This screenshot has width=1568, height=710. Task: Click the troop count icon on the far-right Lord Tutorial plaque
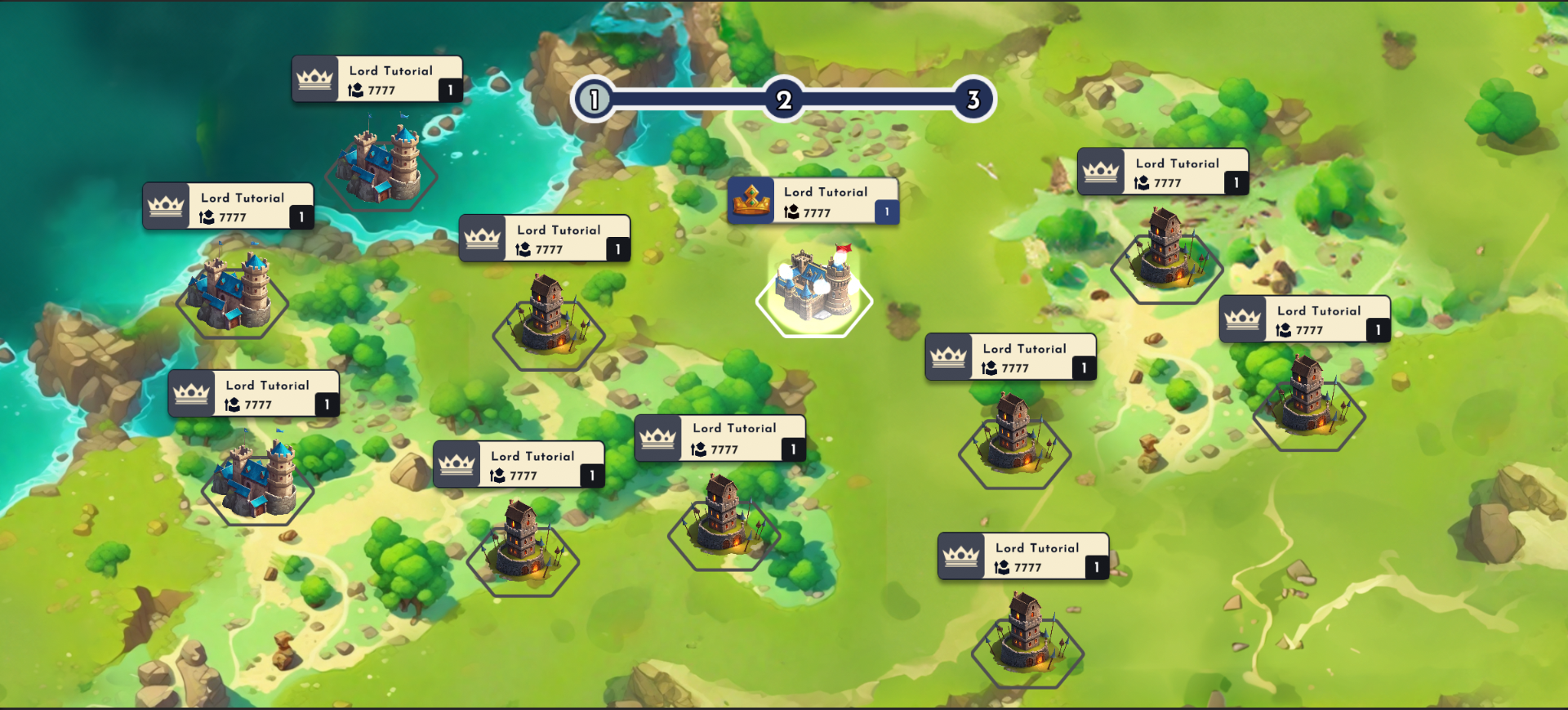(1285, 330)
